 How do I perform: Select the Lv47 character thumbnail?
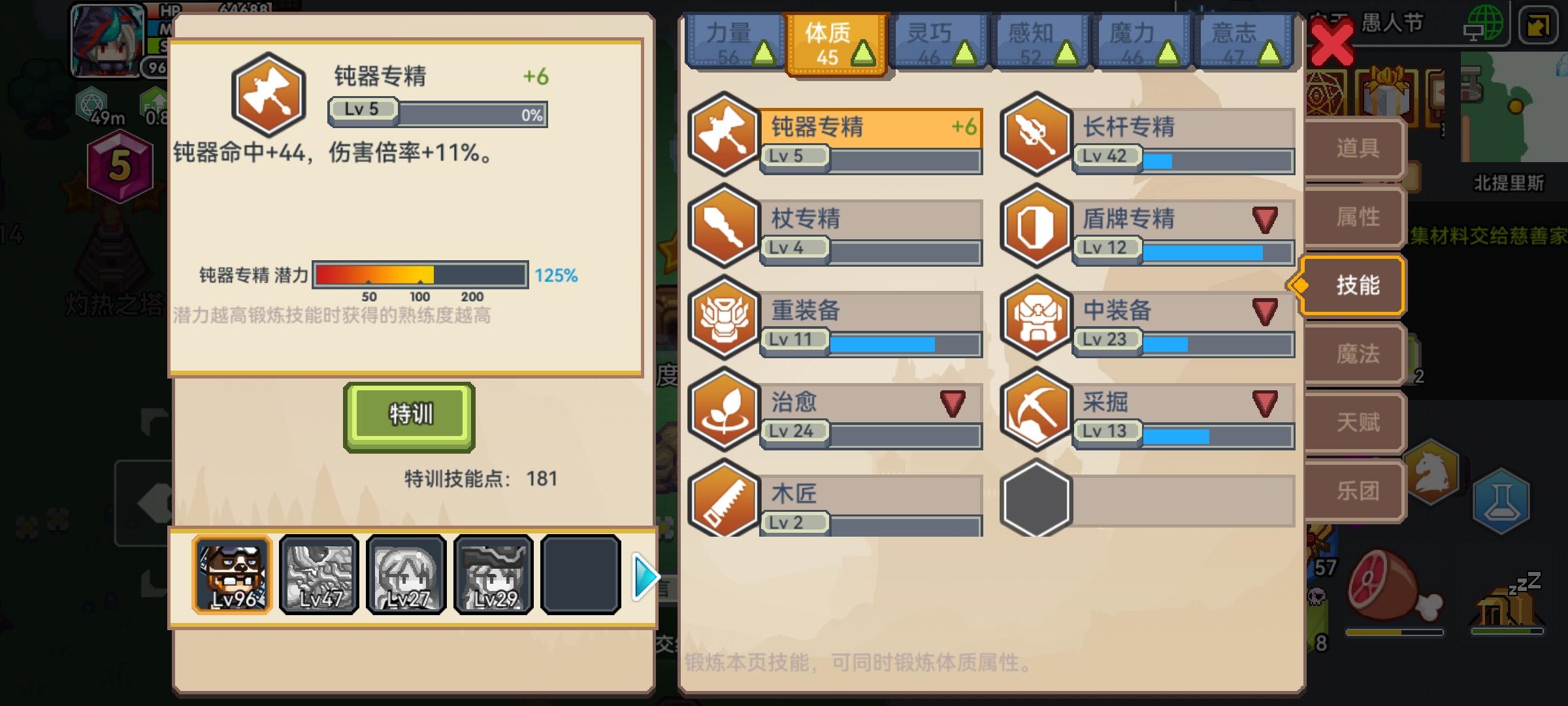pyautogui.click(x=318, y=576)
